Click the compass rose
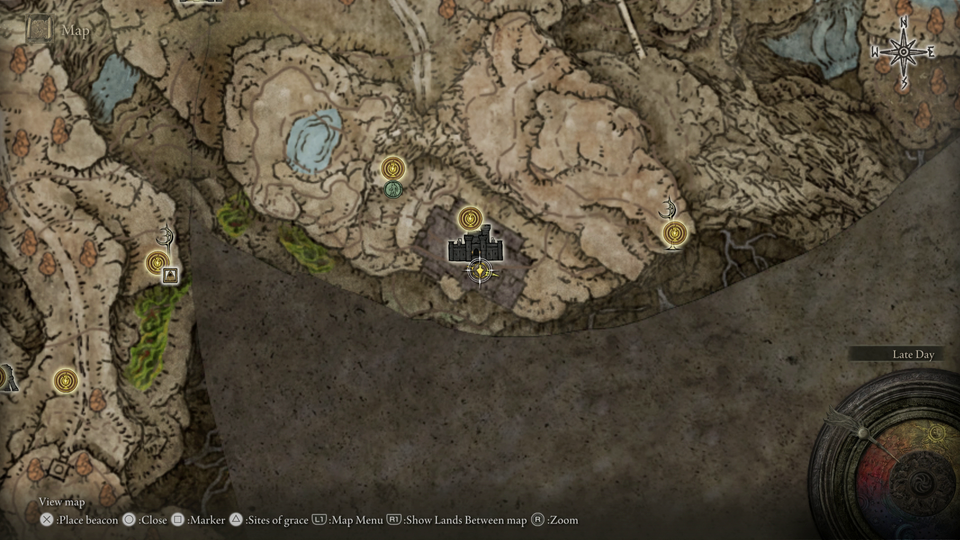The width and height of the screenshot is (960, 540). tap(903, 50)
